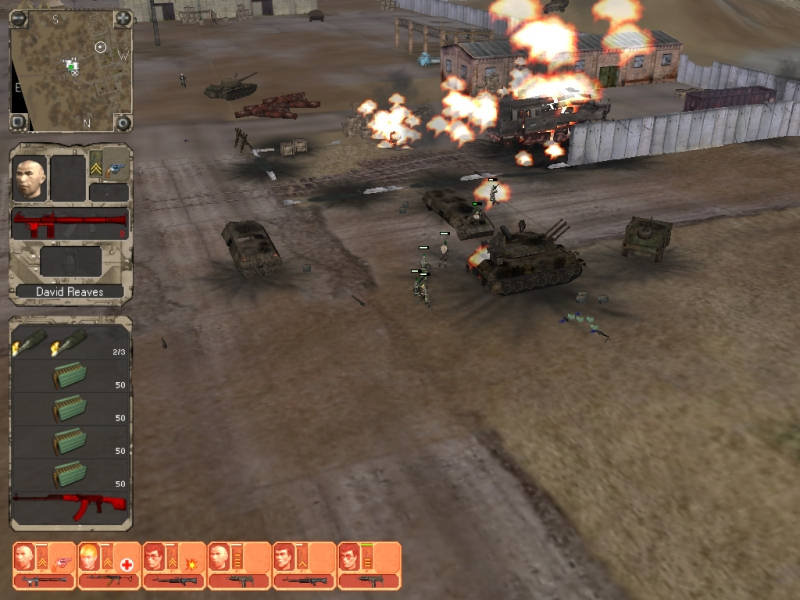
Task: Select the blonde medic squad member card
Action: click(108, 565)
